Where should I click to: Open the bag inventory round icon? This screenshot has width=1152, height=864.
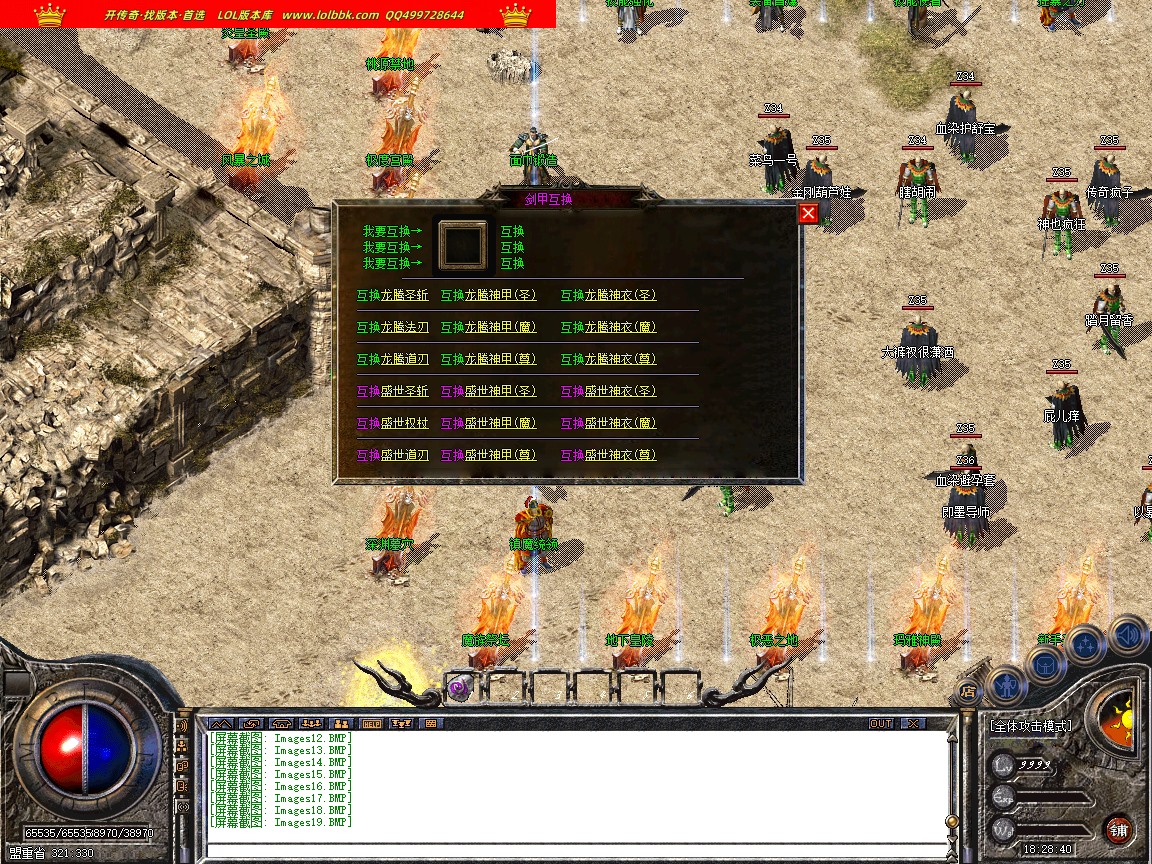[x=1046, y=665]
